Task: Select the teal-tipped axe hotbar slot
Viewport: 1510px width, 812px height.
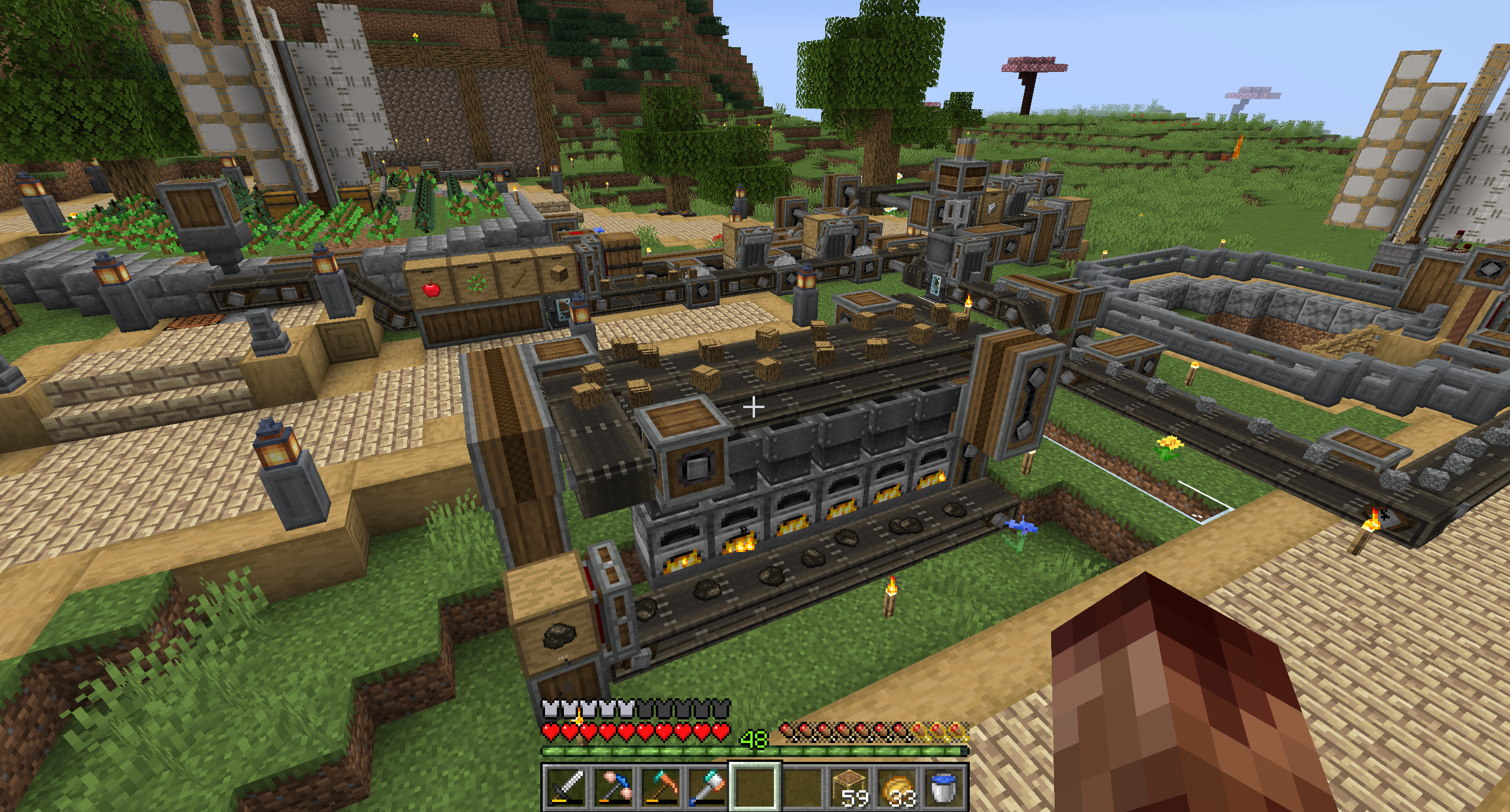Action: (708, 786)
